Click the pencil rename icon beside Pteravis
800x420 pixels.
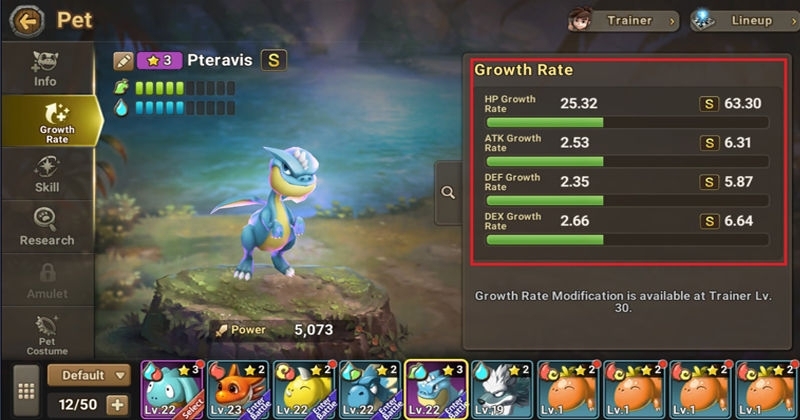124,61
